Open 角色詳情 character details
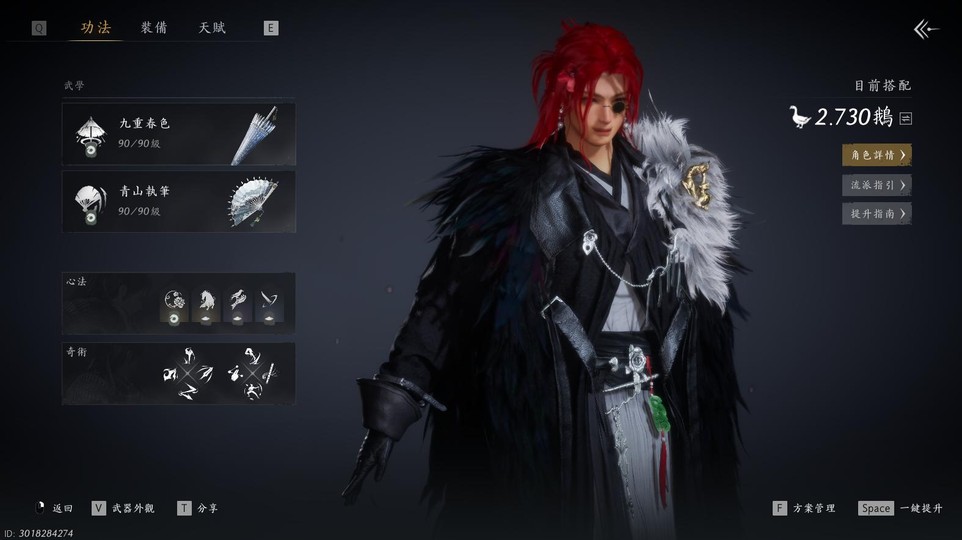The height and width of the screenshot is (540, 962). pos(876,155)
